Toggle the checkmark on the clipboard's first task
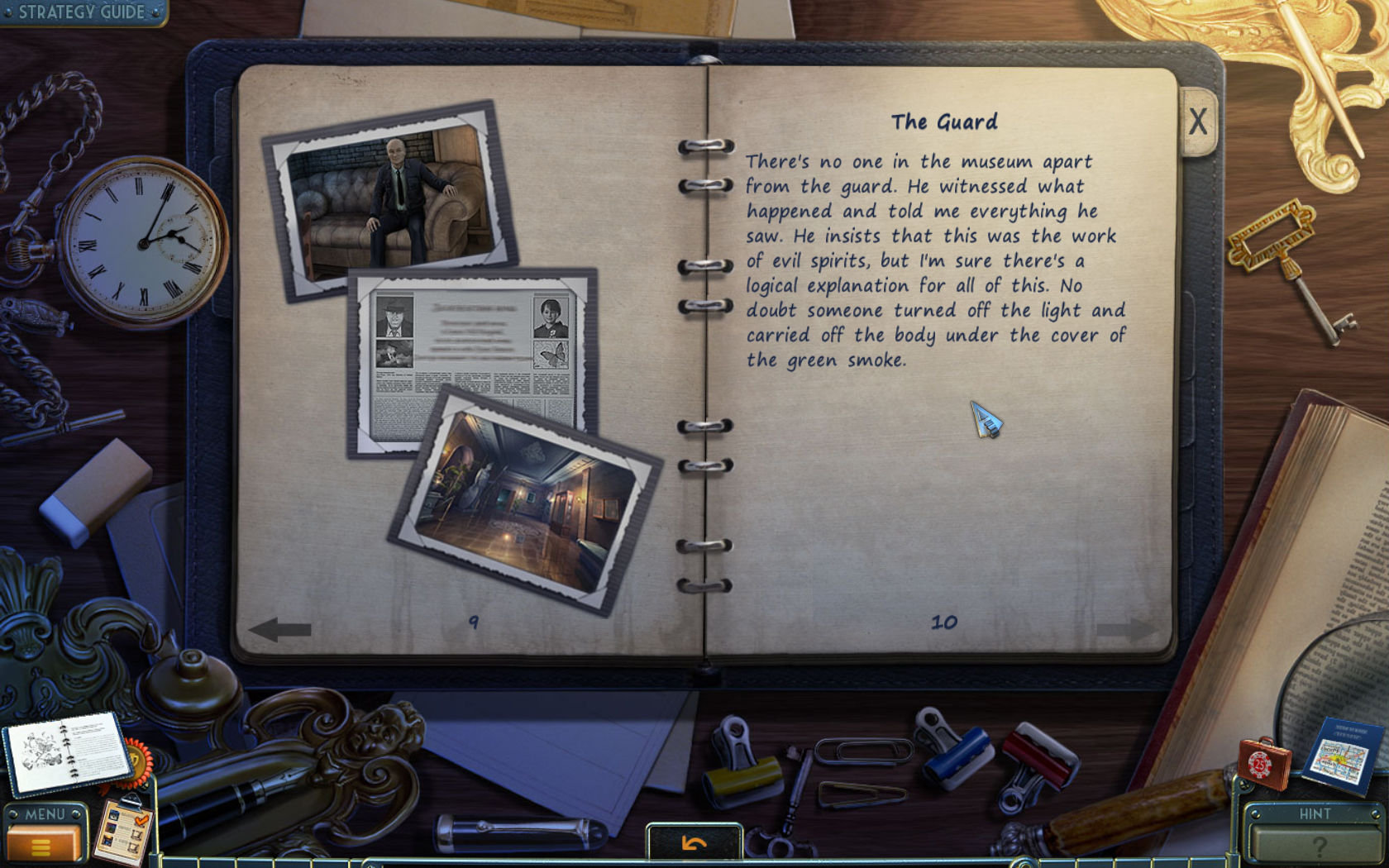 [x=142, y=820]
